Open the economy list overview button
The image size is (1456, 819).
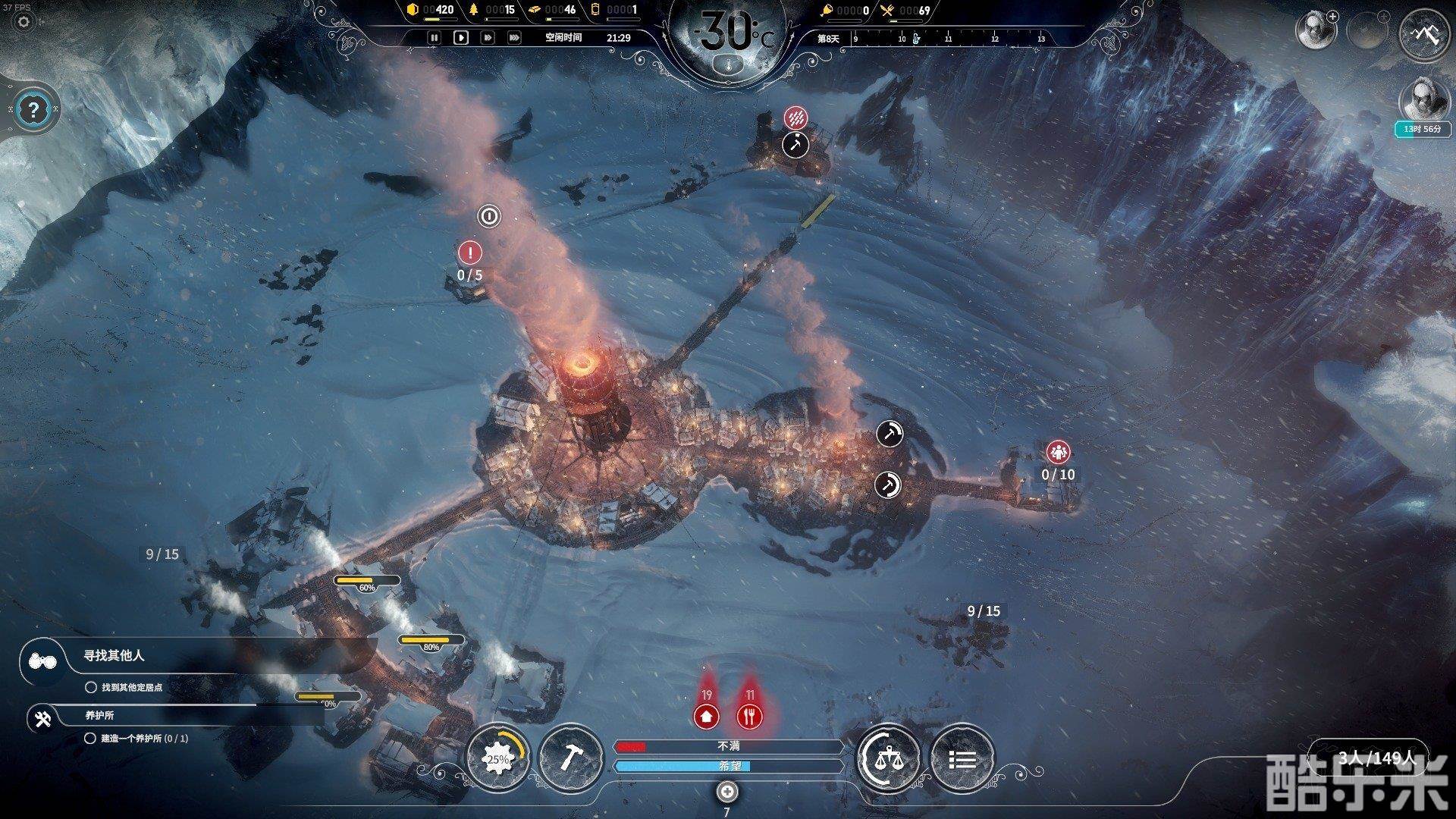[x=962, y=758]
